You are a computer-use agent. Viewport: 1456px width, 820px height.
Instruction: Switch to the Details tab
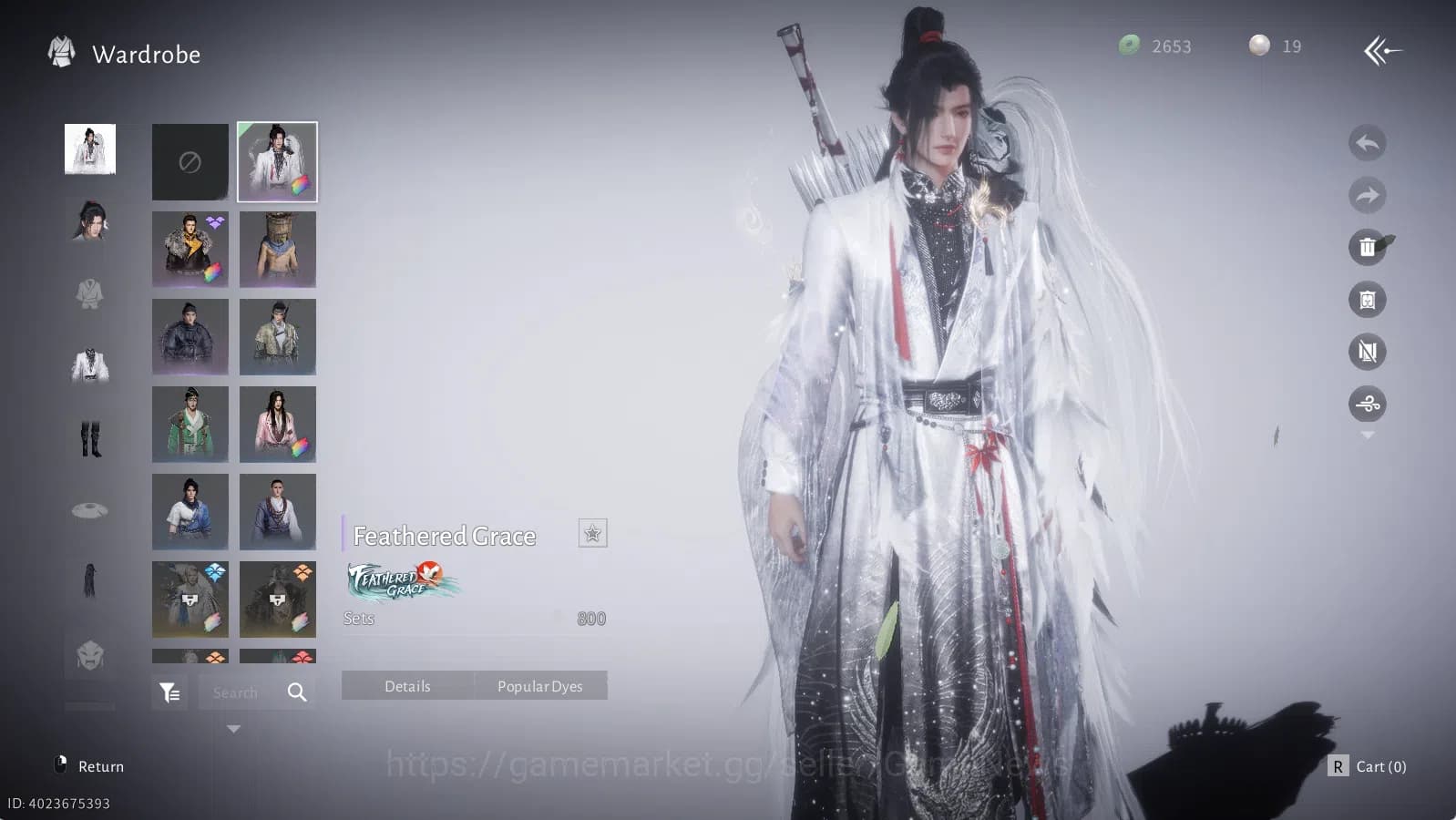pos(407,685)
